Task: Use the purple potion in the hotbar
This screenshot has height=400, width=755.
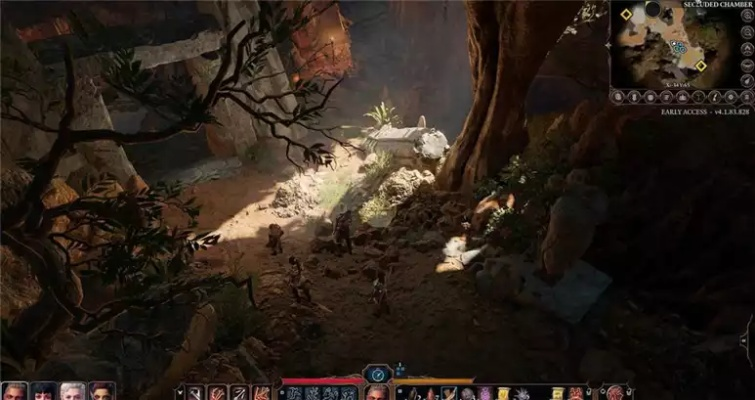Action: coord(485,393)
